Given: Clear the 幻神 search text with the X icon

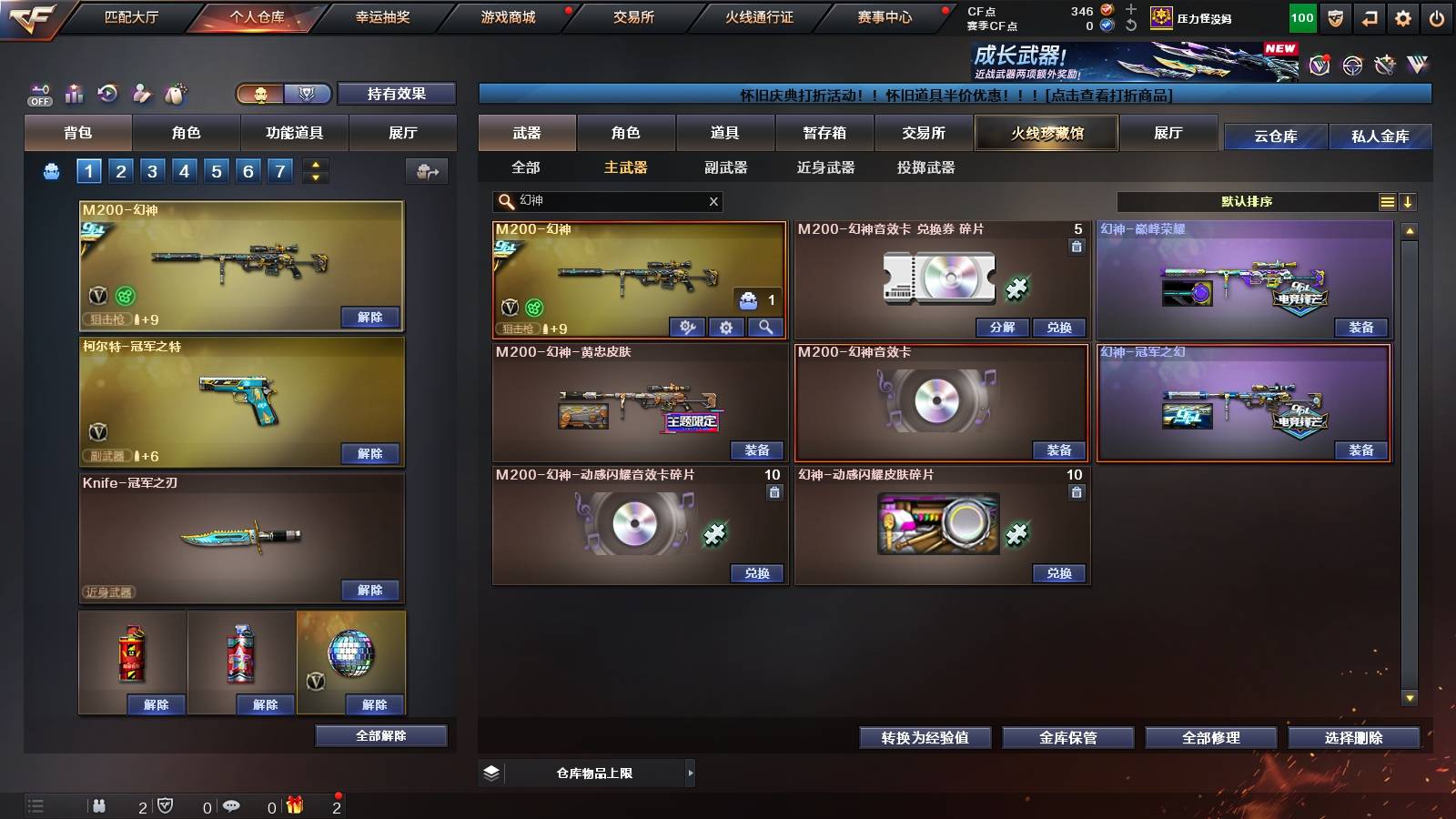Looking at the screenshot, I should pyautogui.click(x=714, y=202).
